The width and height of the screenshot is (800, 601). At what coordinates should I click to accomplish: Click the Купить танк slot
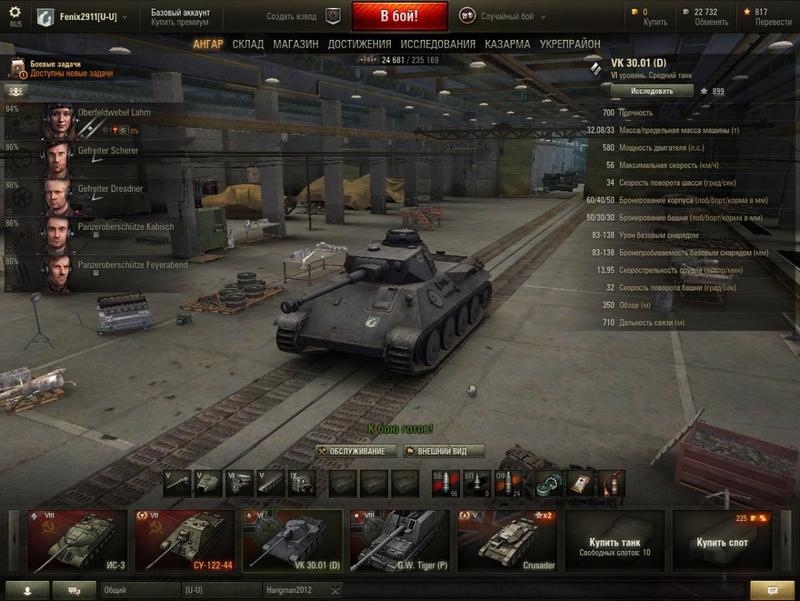click(615, 540)
